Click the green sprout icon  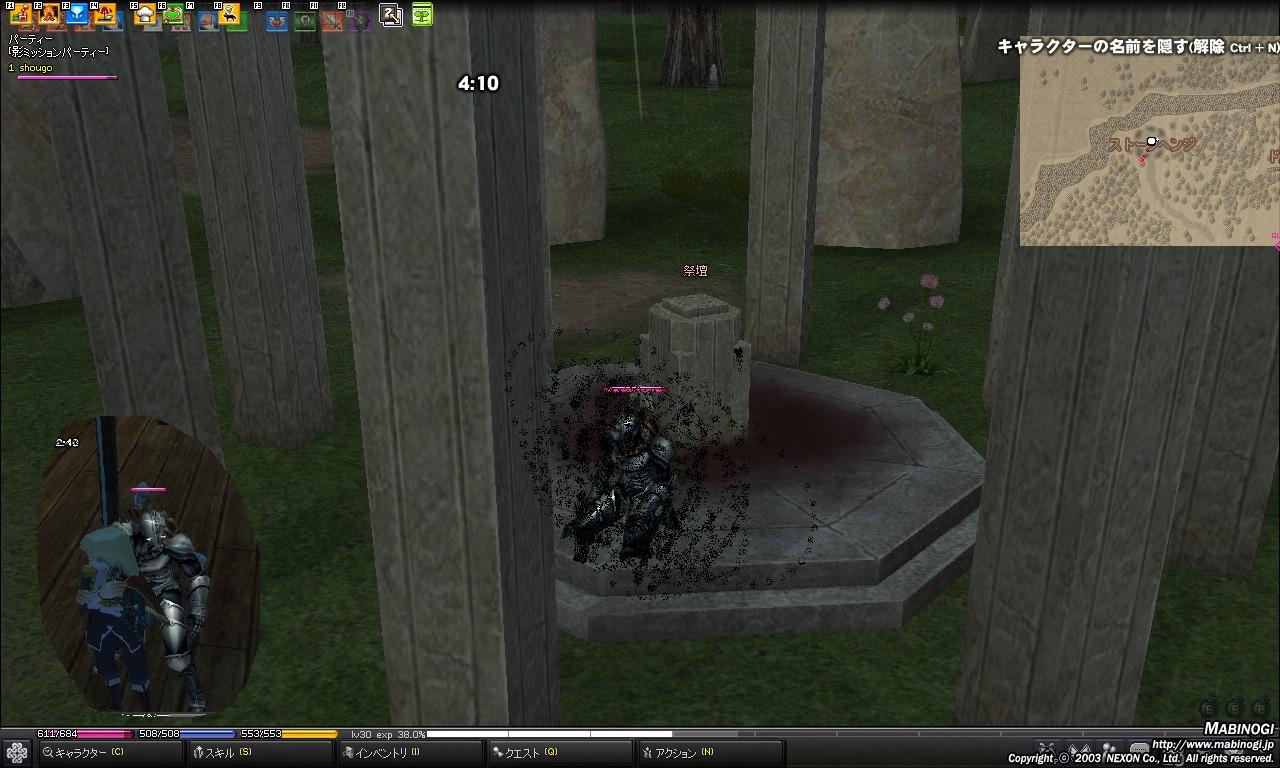(x=422, y=14)
